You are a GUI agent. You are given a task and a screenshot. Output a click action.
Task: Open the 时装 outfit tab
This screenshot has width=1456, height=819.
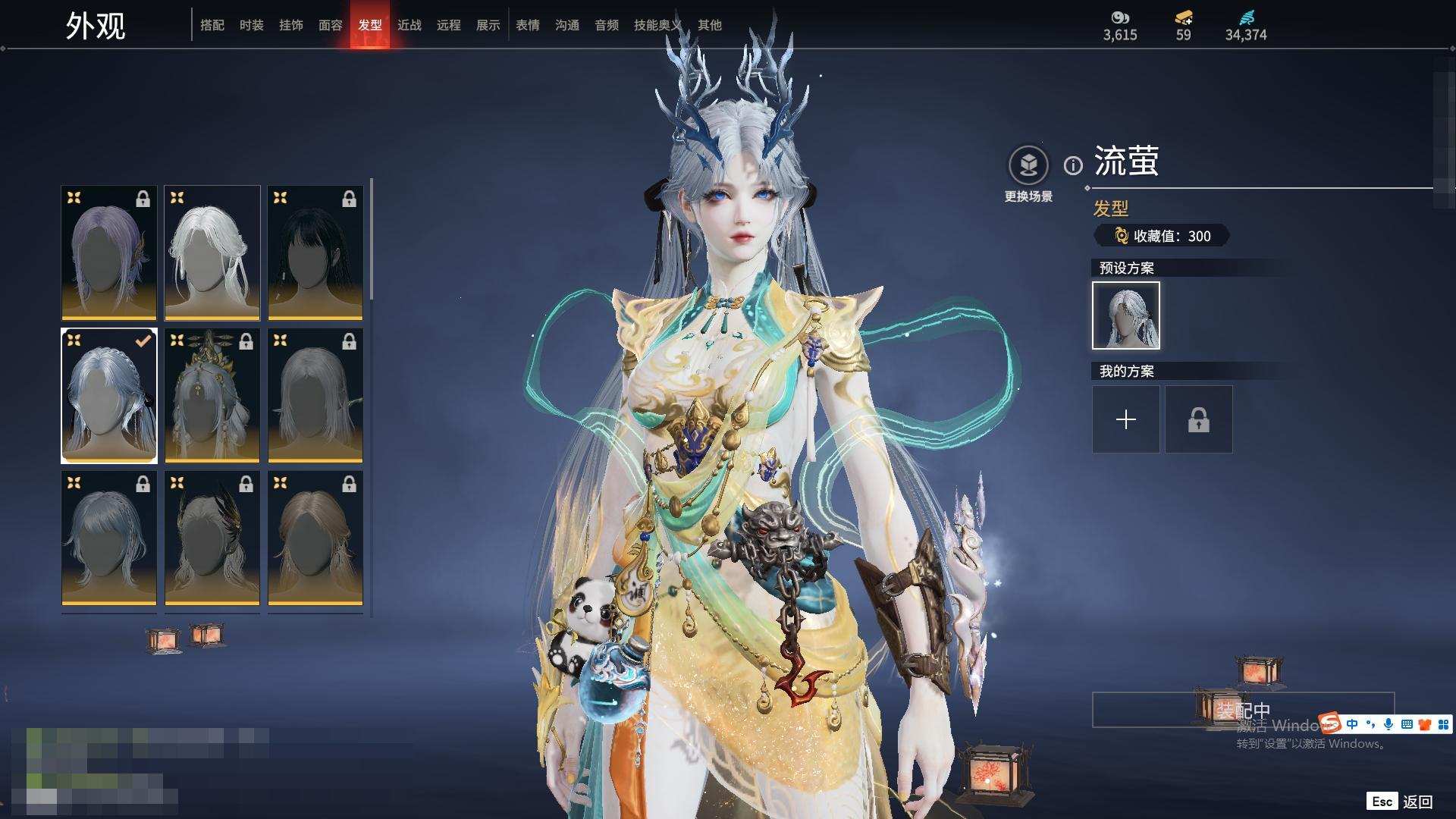[252, 25]
